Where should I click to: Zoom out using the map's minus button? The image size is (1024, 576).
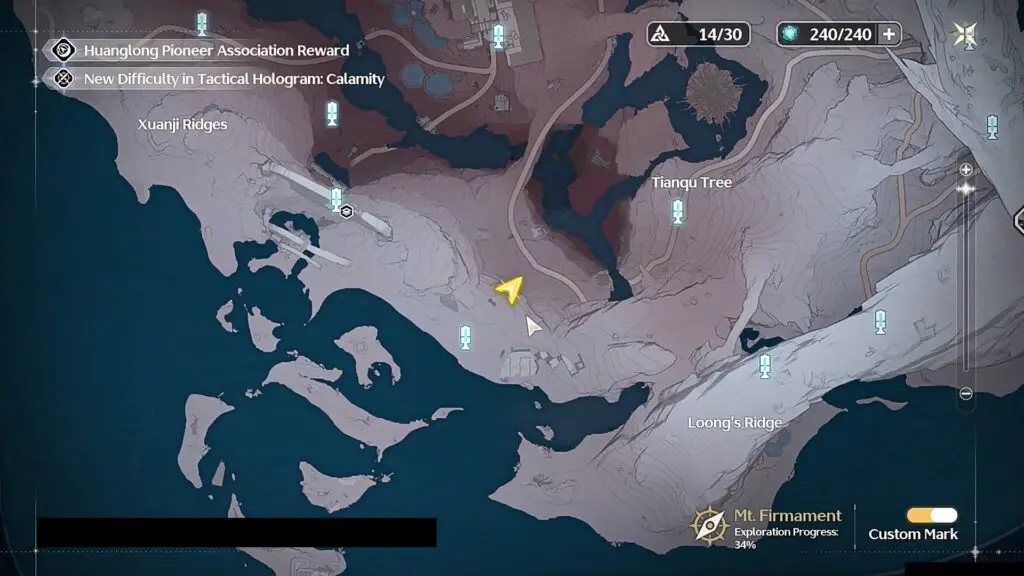pos(966,394)
